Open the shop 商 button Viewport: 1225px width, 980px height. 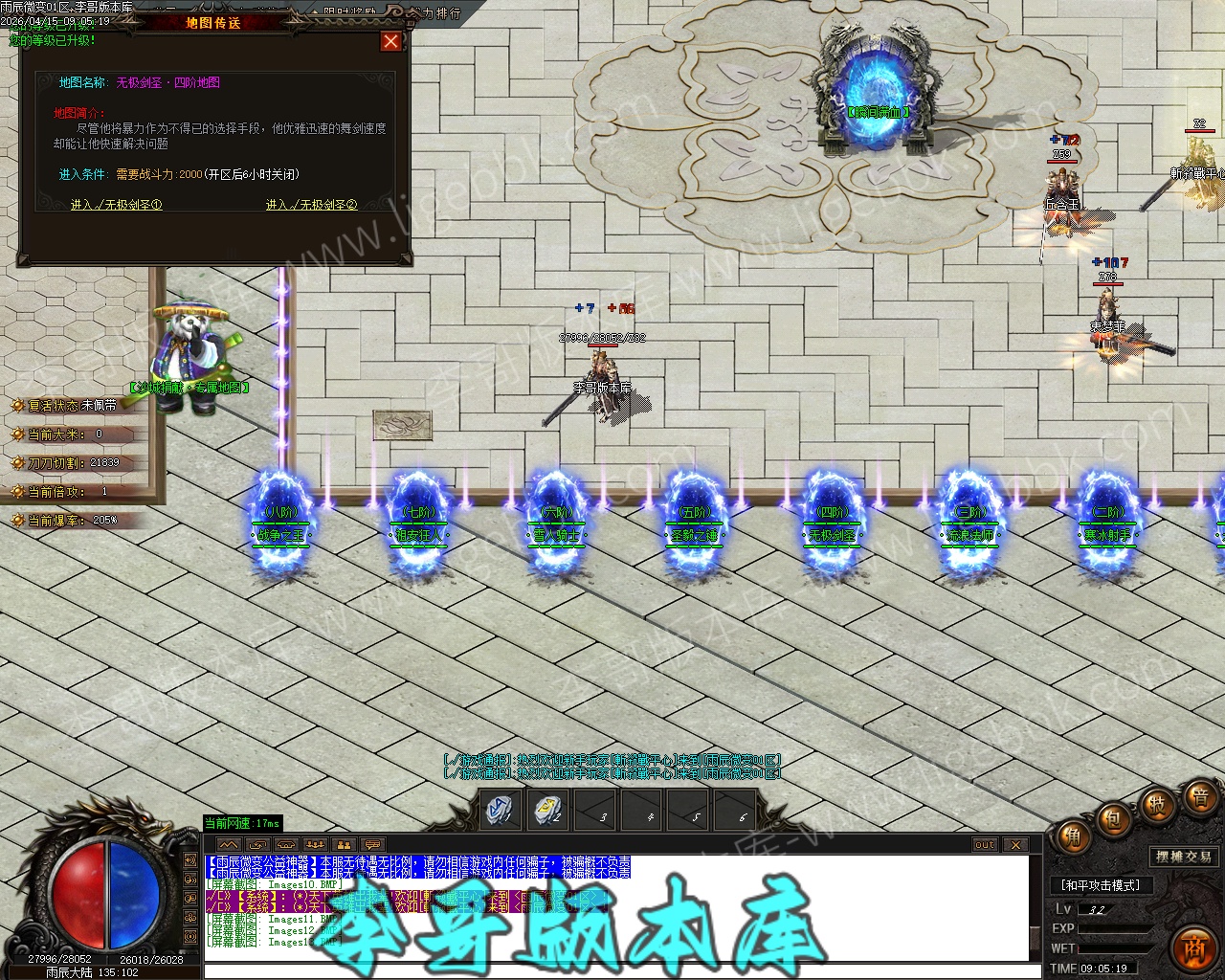click(x=1192, y=948)
